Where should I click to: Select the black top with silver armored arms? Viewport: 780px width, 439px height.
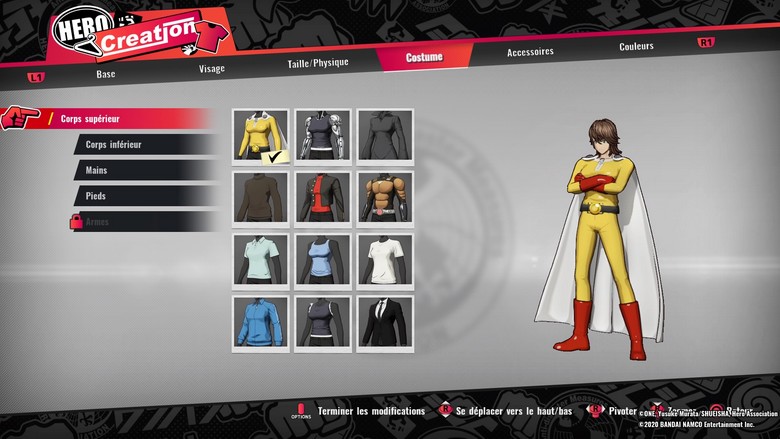coord(322,136)
